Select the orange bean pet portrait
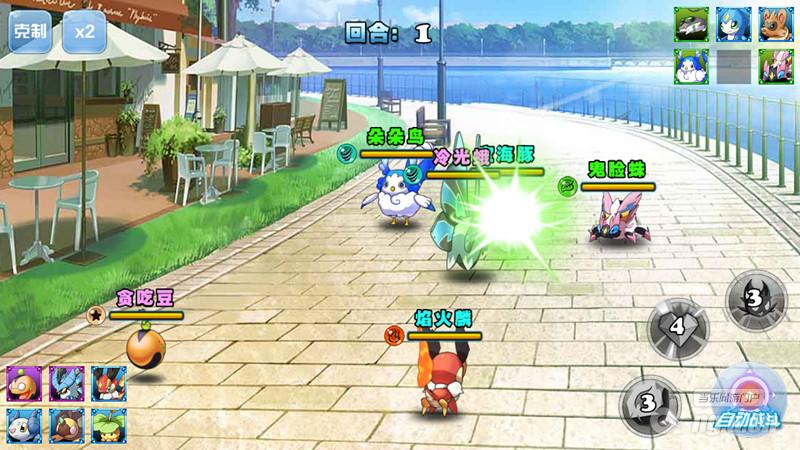This screenshot has height=450, width=800. click(x=22, y=382)
